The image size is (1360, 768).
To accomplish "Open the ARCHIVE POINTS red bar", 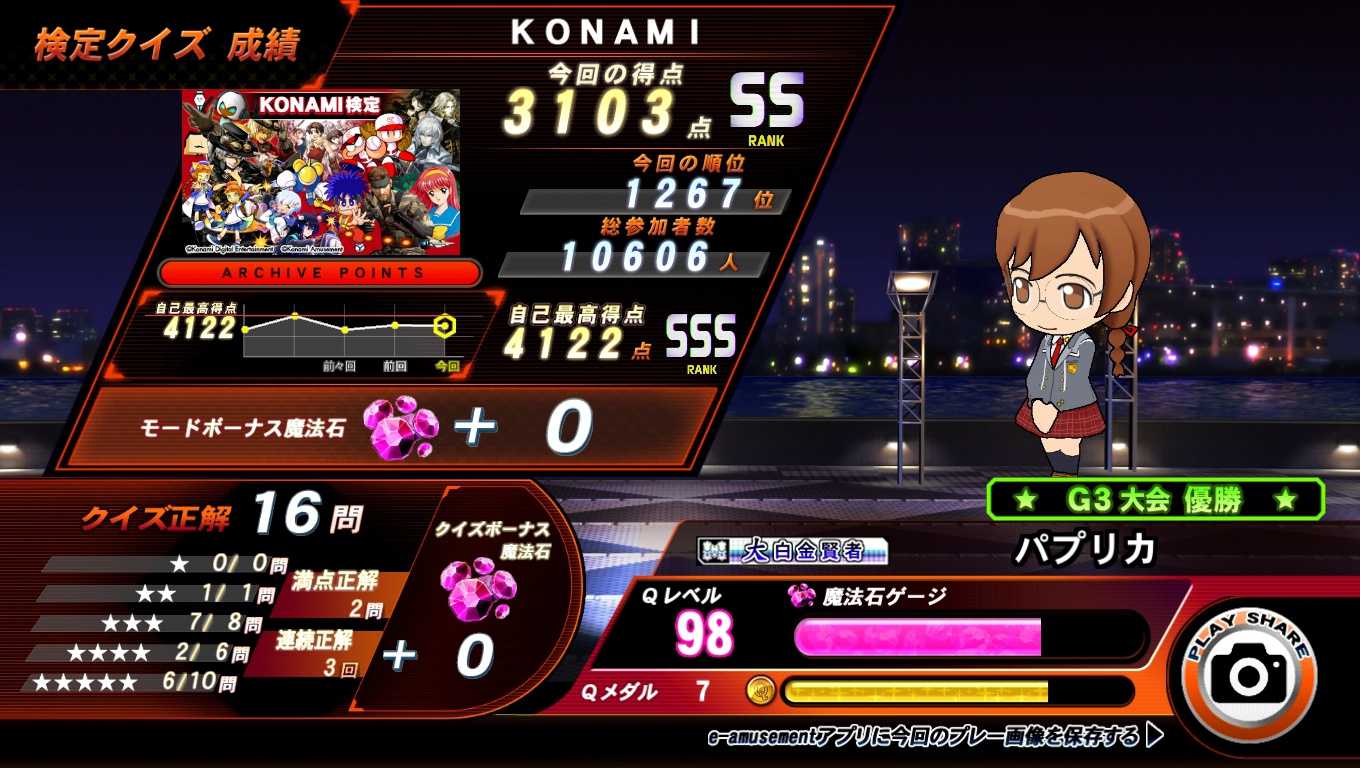I will (x=320, y=273).
